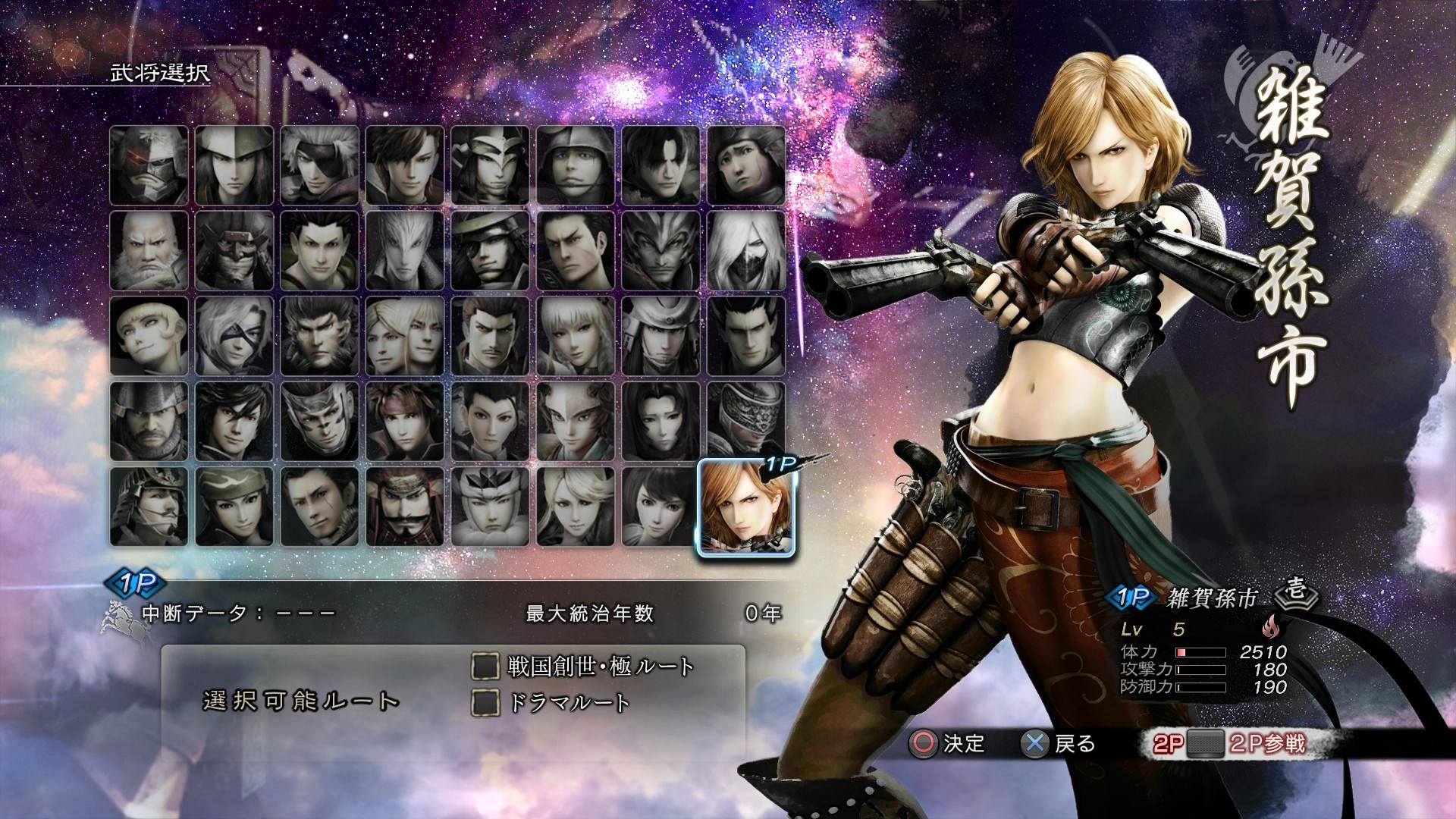
Task: Select the eyepatch warrior with crescent helmet
Action: (x=490, y=251)
